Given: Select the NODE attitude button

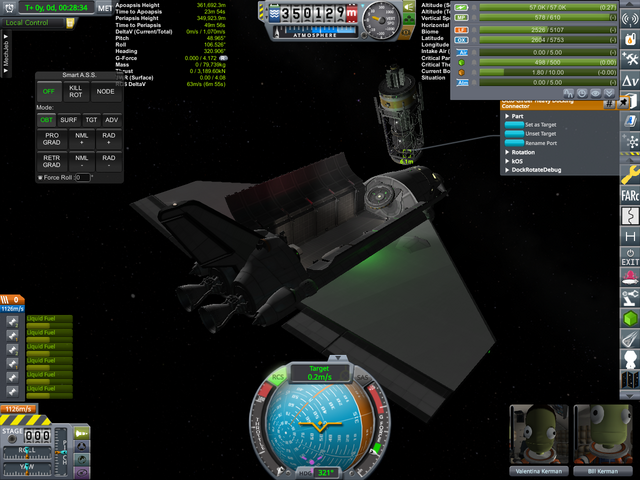Looking at the screenshot, I should [106, 92].
